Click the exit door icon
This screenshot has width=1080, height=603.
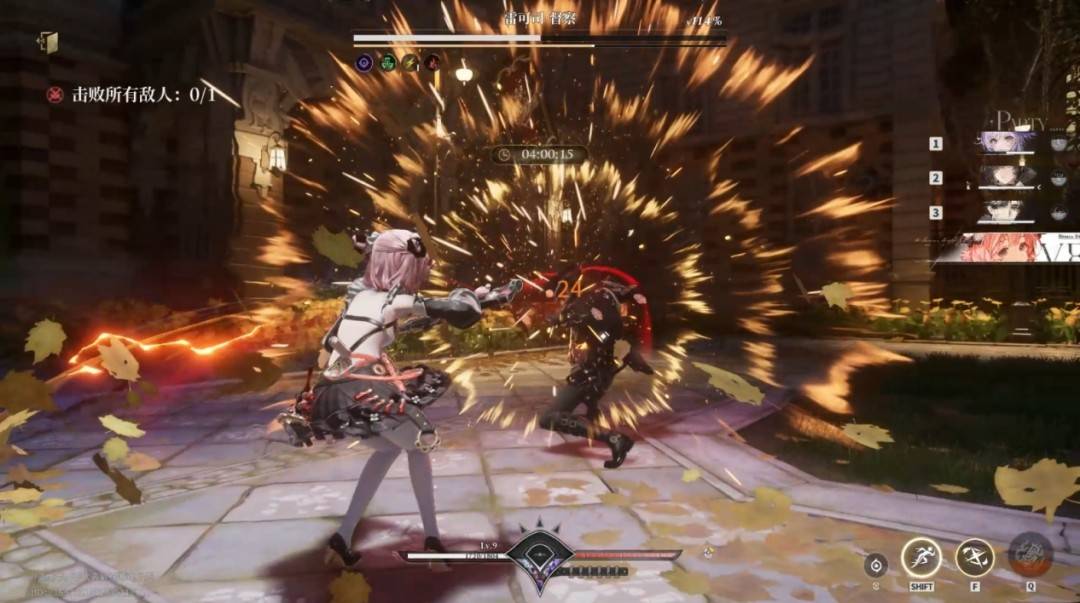pyautogui.click(x=48, y=42)
